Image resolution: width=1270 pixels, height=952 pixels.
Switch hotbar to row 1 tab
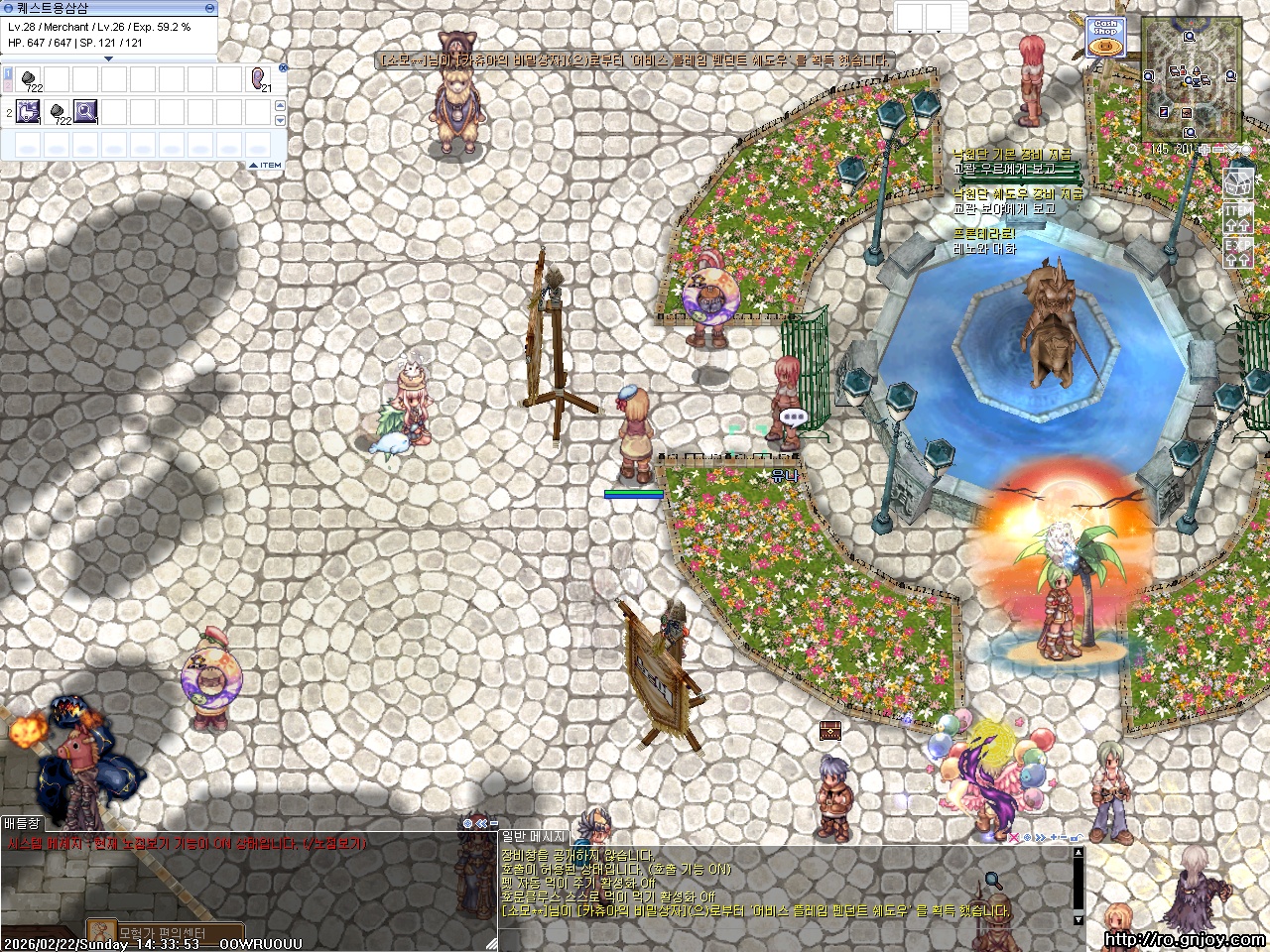8,75
